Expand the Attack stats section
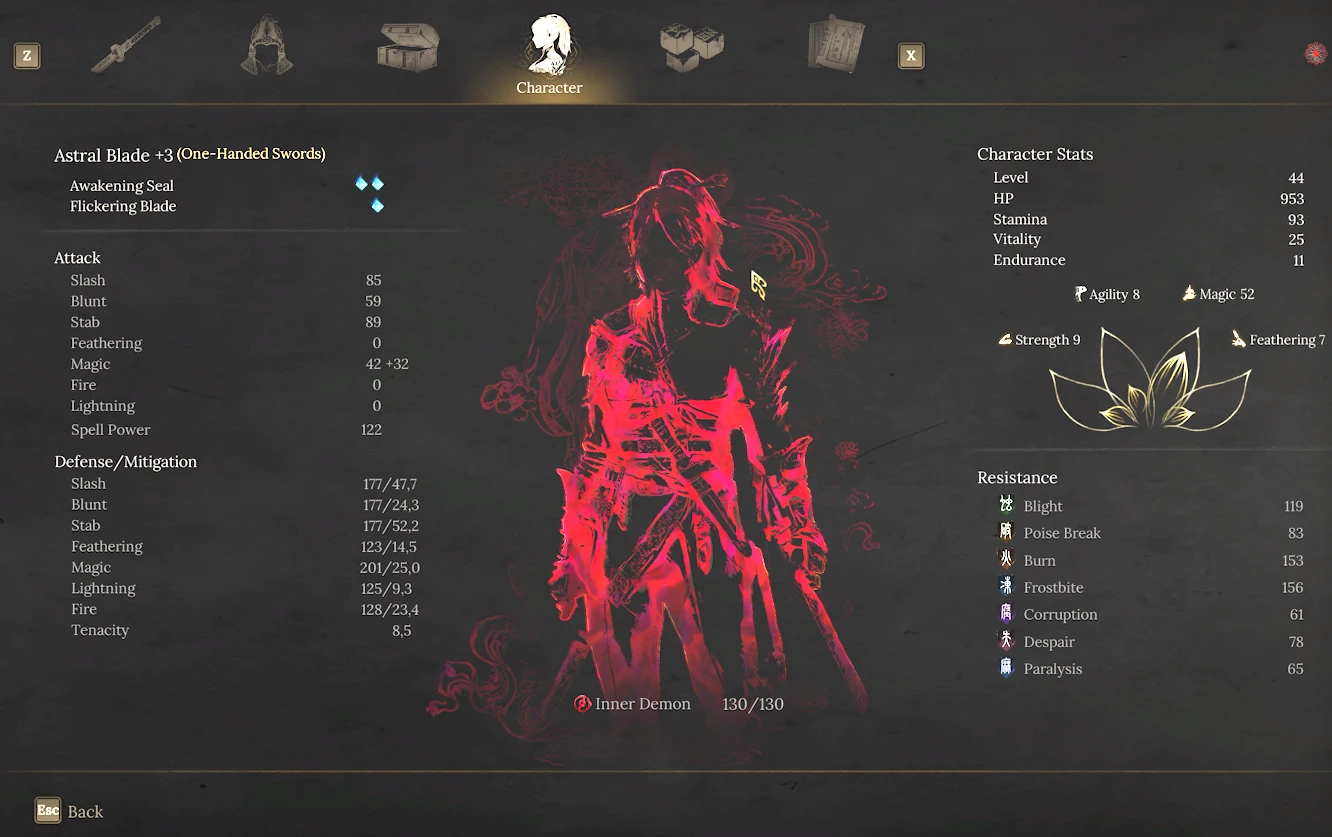Viewport: 1332px width, 837px height. click(x=77, y=257)
